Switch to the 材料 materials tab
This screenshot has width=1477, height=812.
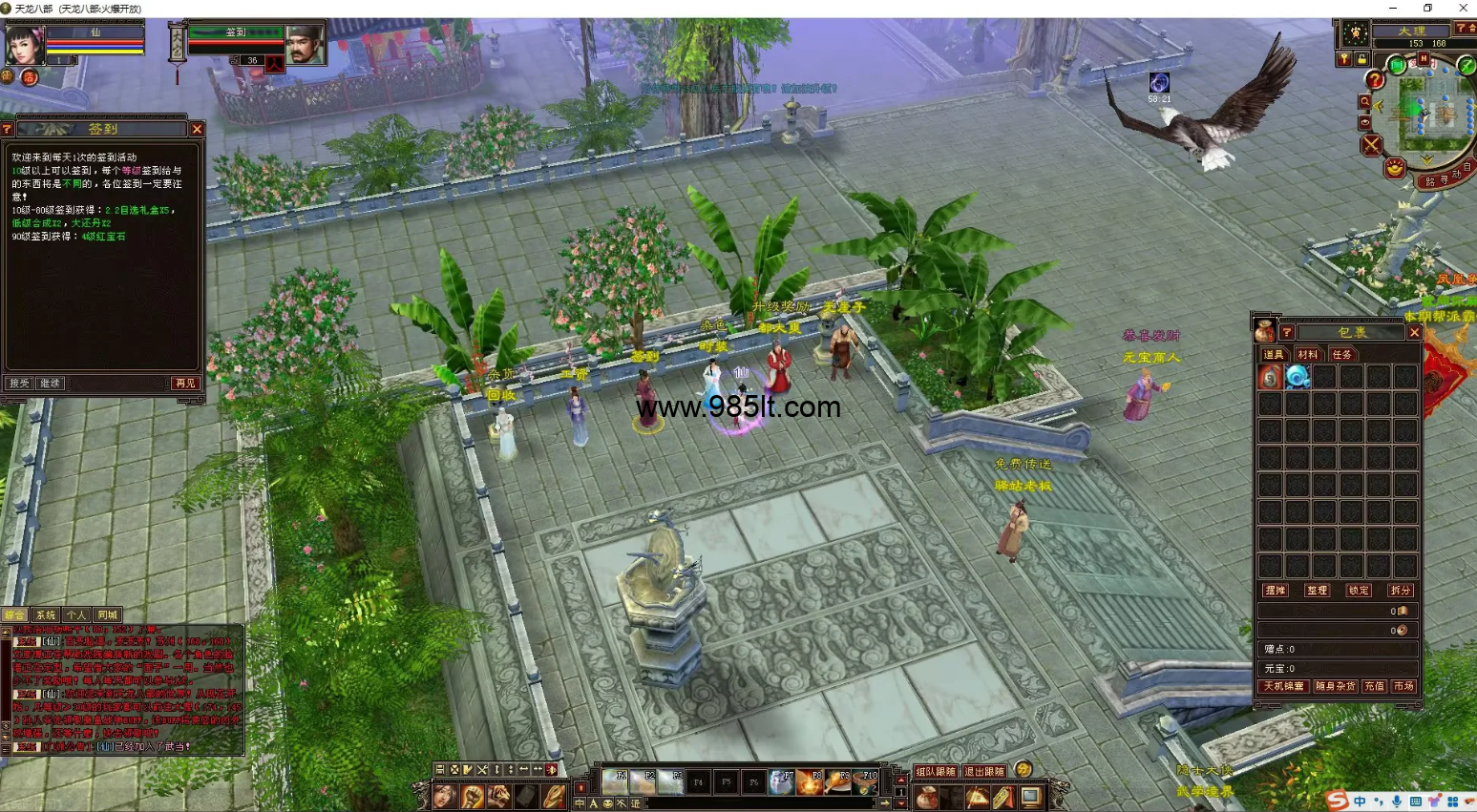click(1307, 355)
